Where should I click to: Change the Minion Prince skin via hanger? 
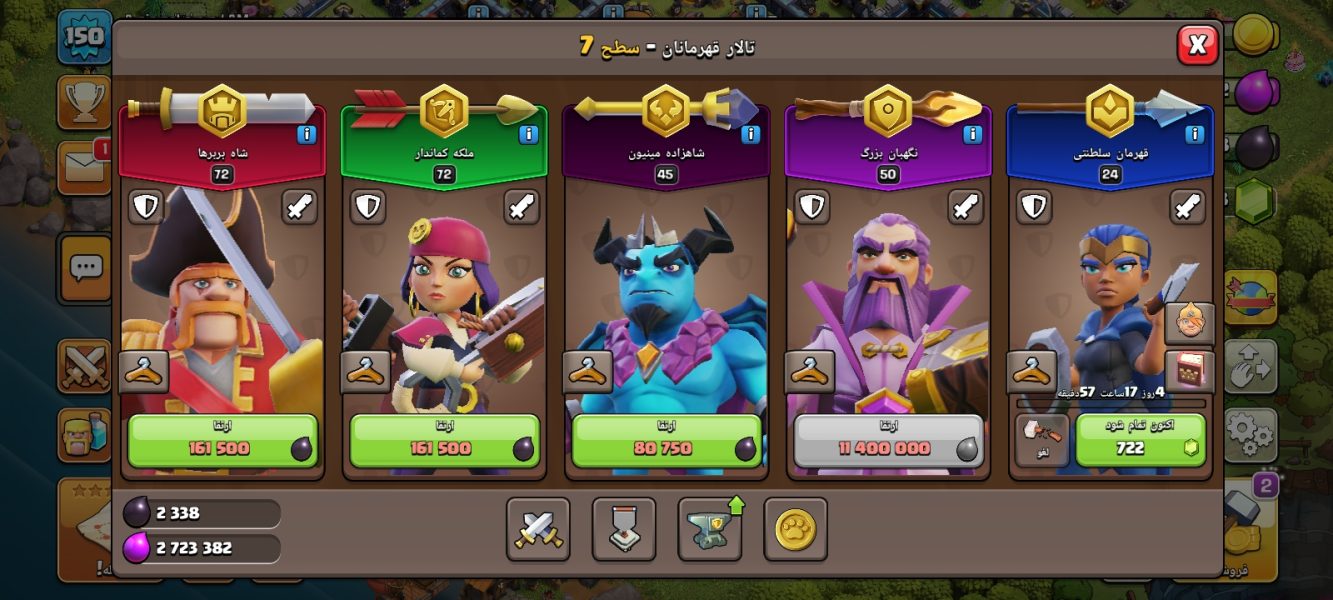point(588,372)
